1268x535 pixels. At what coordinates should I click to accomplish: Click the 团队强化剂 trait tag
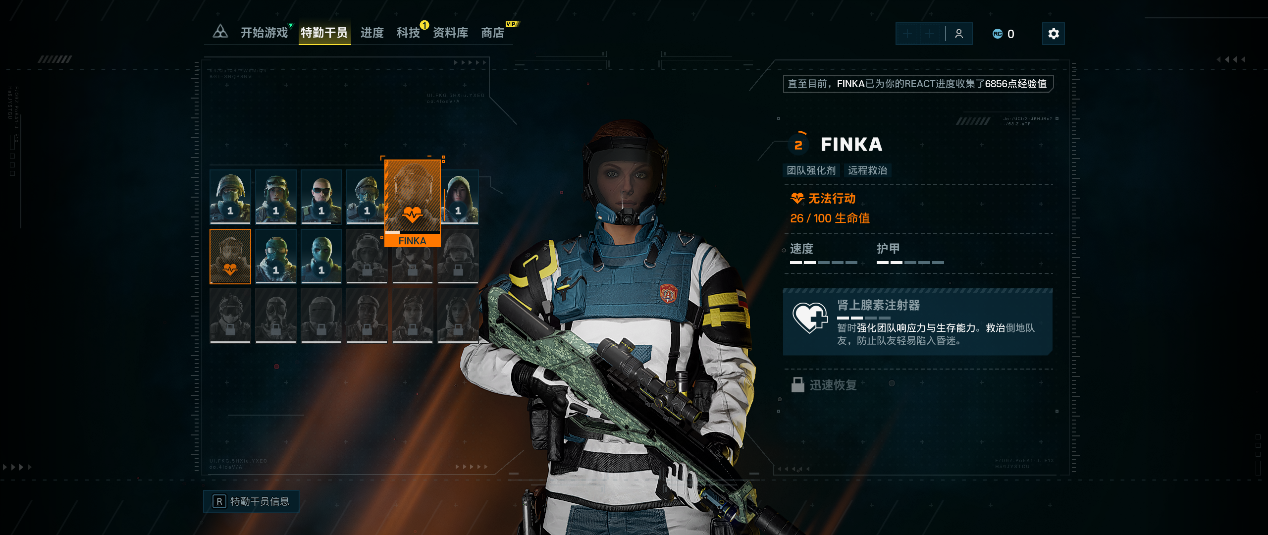pos(812,171)
